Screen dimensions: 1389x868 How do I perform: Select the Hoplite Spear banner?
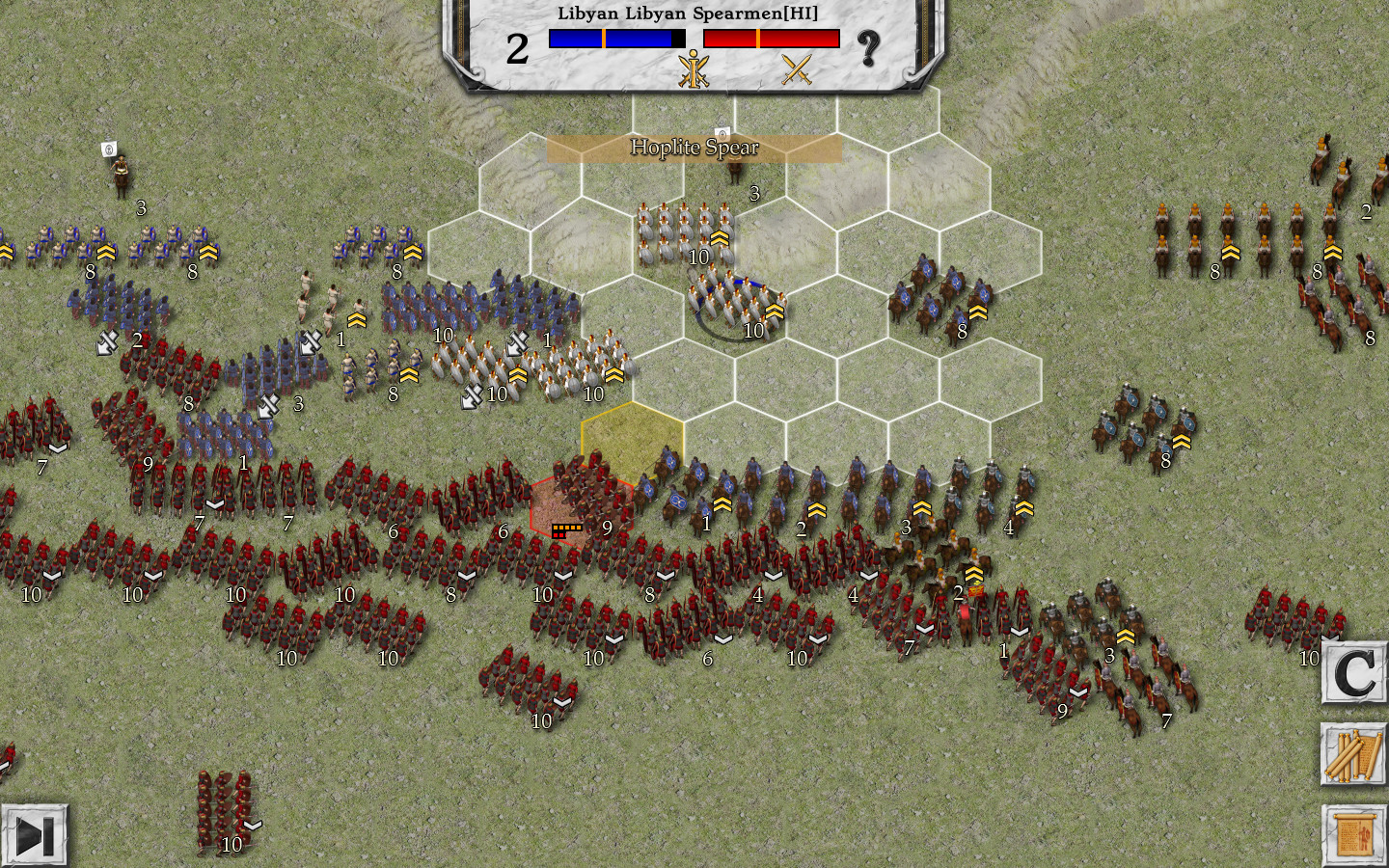[694, 148]
